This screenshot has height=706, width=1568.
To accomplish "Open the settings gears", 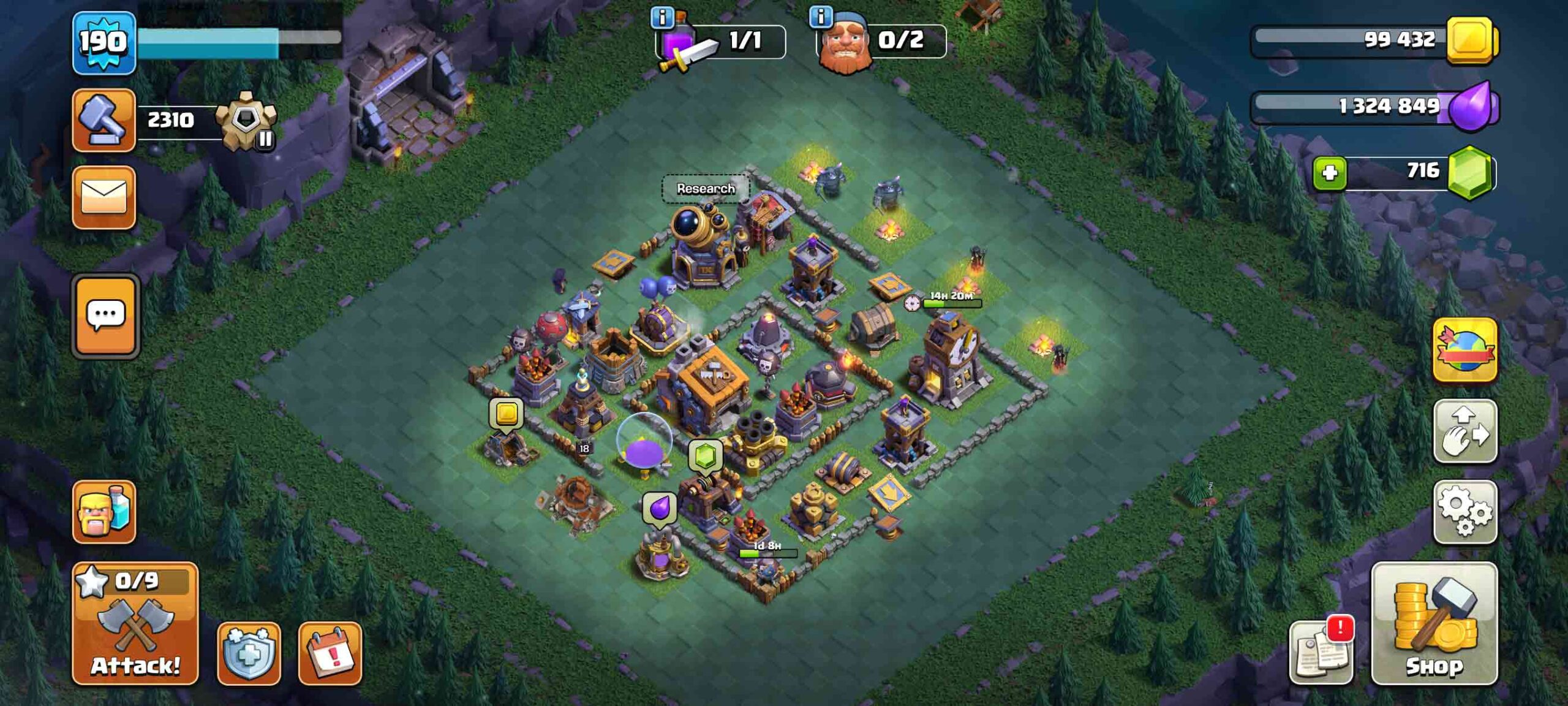I will click(1464, 512).
